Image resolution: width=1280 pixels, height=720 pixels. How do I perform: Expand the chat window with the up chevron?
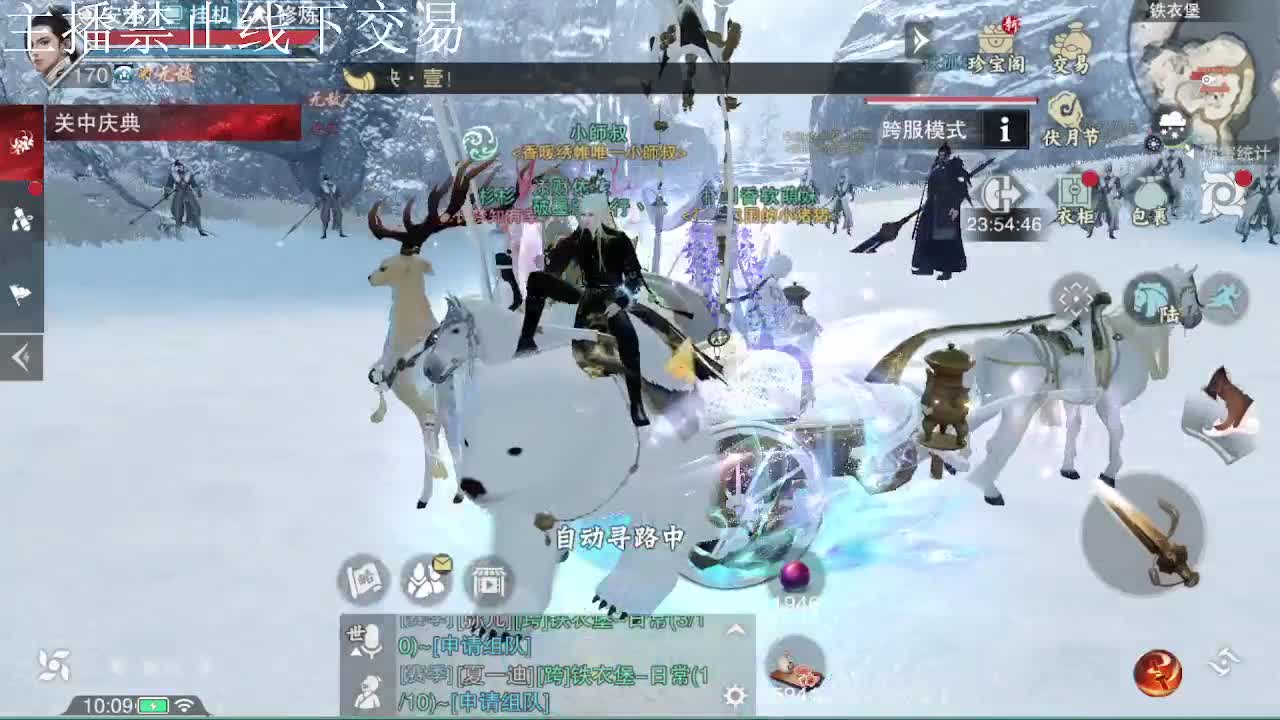click(x=733, y=628)
